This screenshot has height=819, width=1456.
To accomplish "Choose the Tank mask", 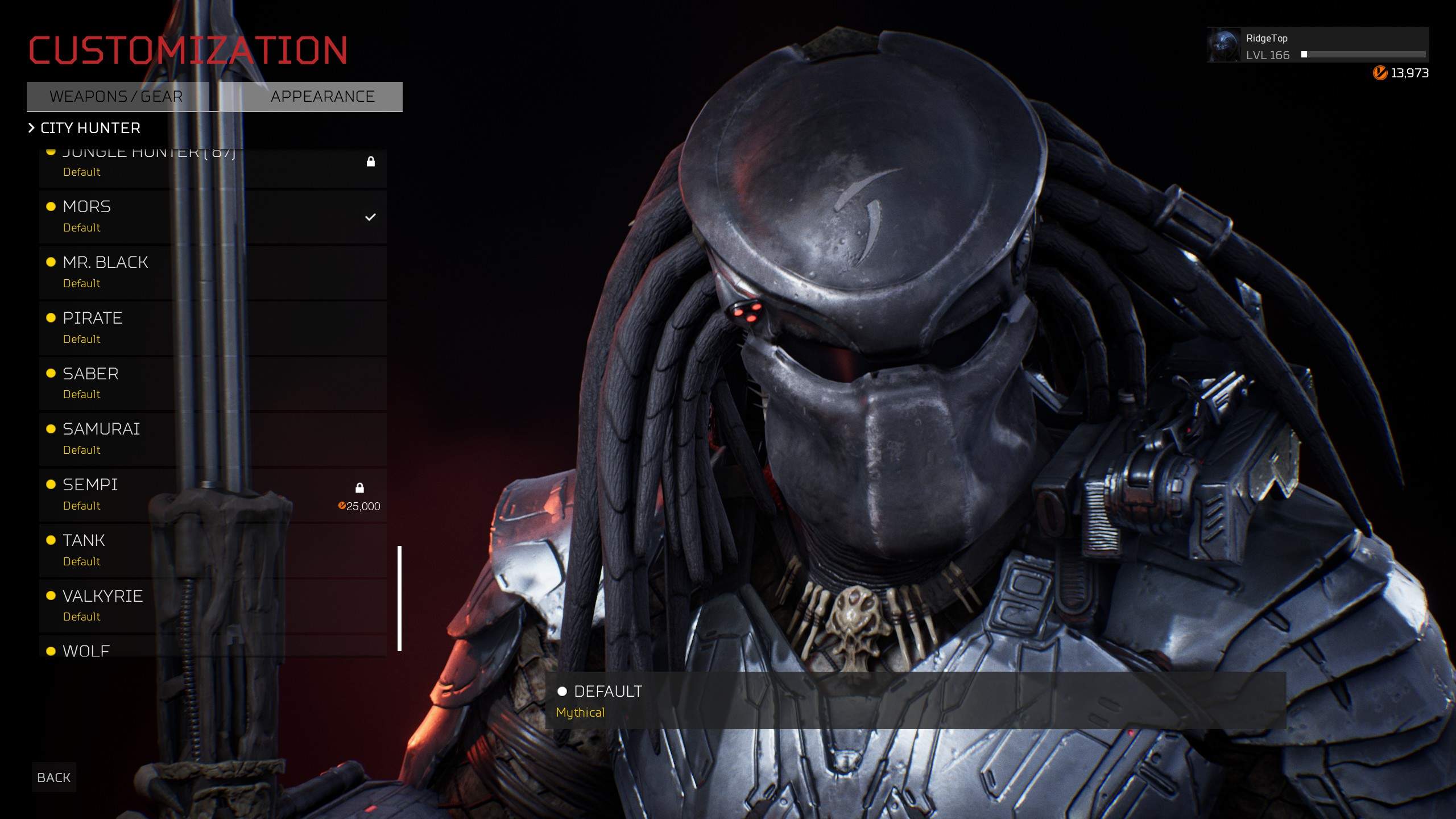I will coord(213,551).
